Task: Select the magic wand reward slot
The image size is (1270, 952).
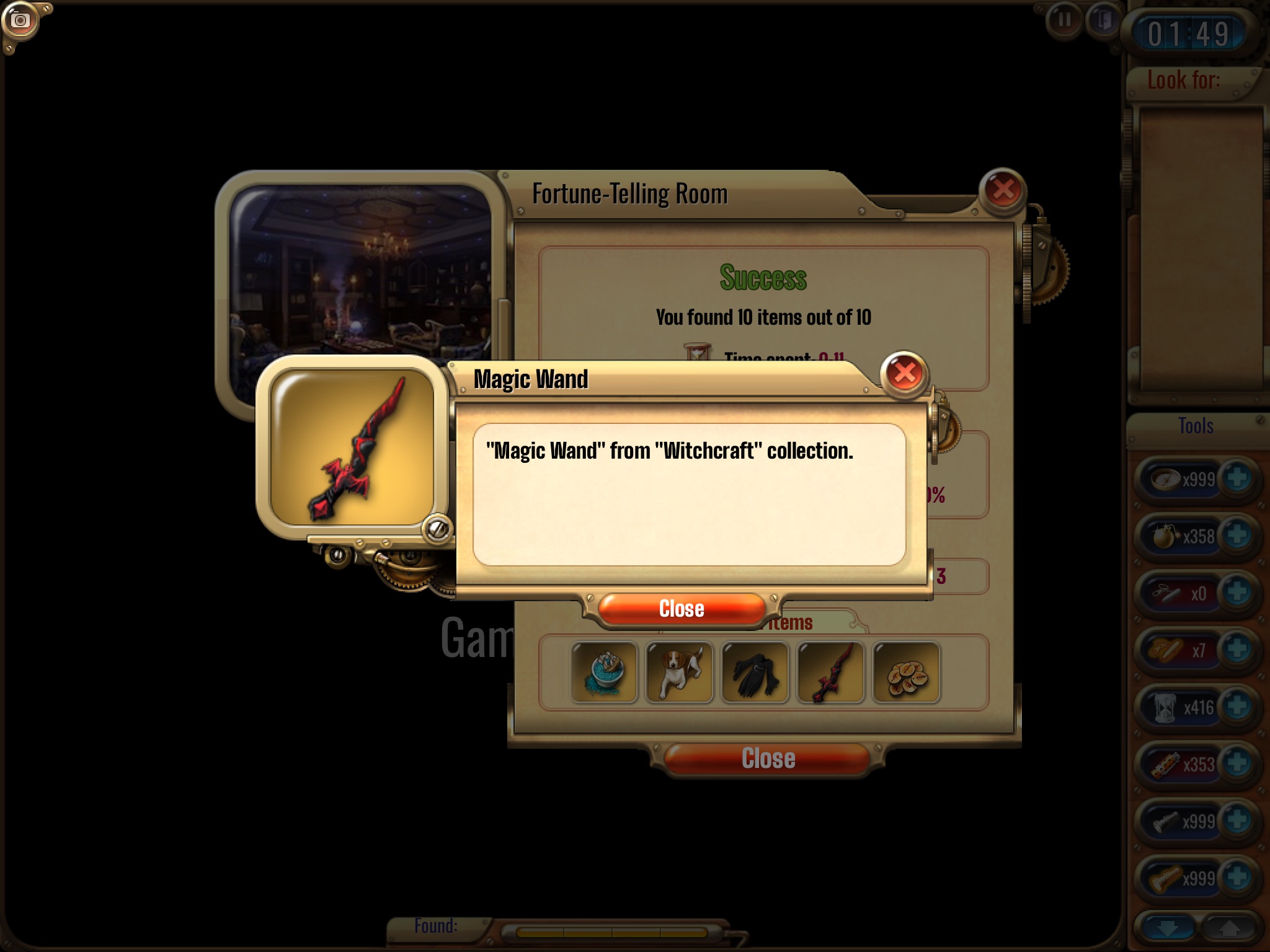Action: 830,672
